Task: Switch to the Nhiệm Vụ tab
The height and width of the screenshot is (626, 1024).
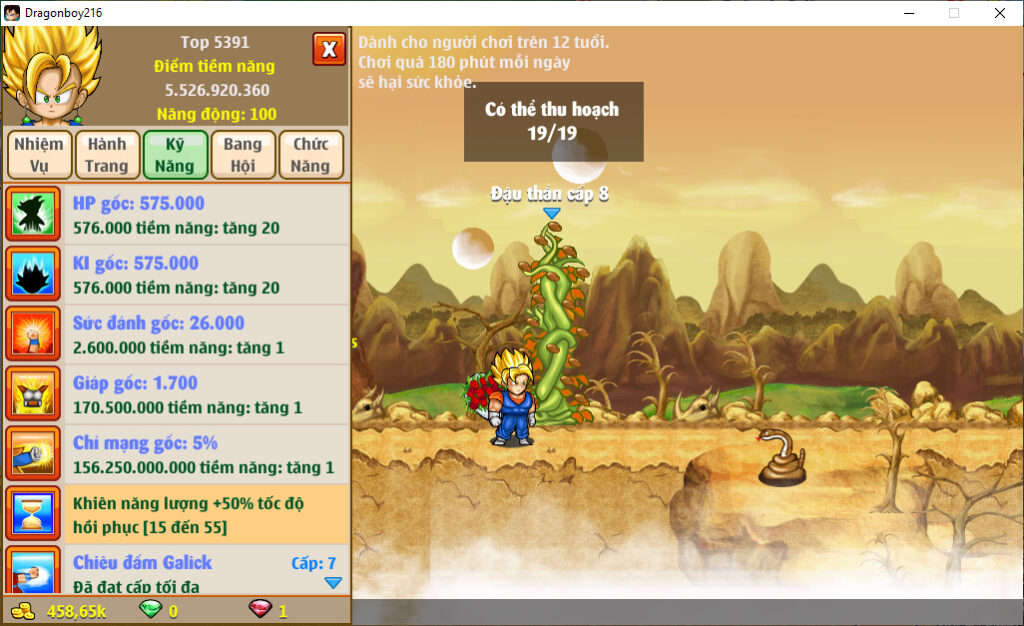Action: (x=39, y=155)
